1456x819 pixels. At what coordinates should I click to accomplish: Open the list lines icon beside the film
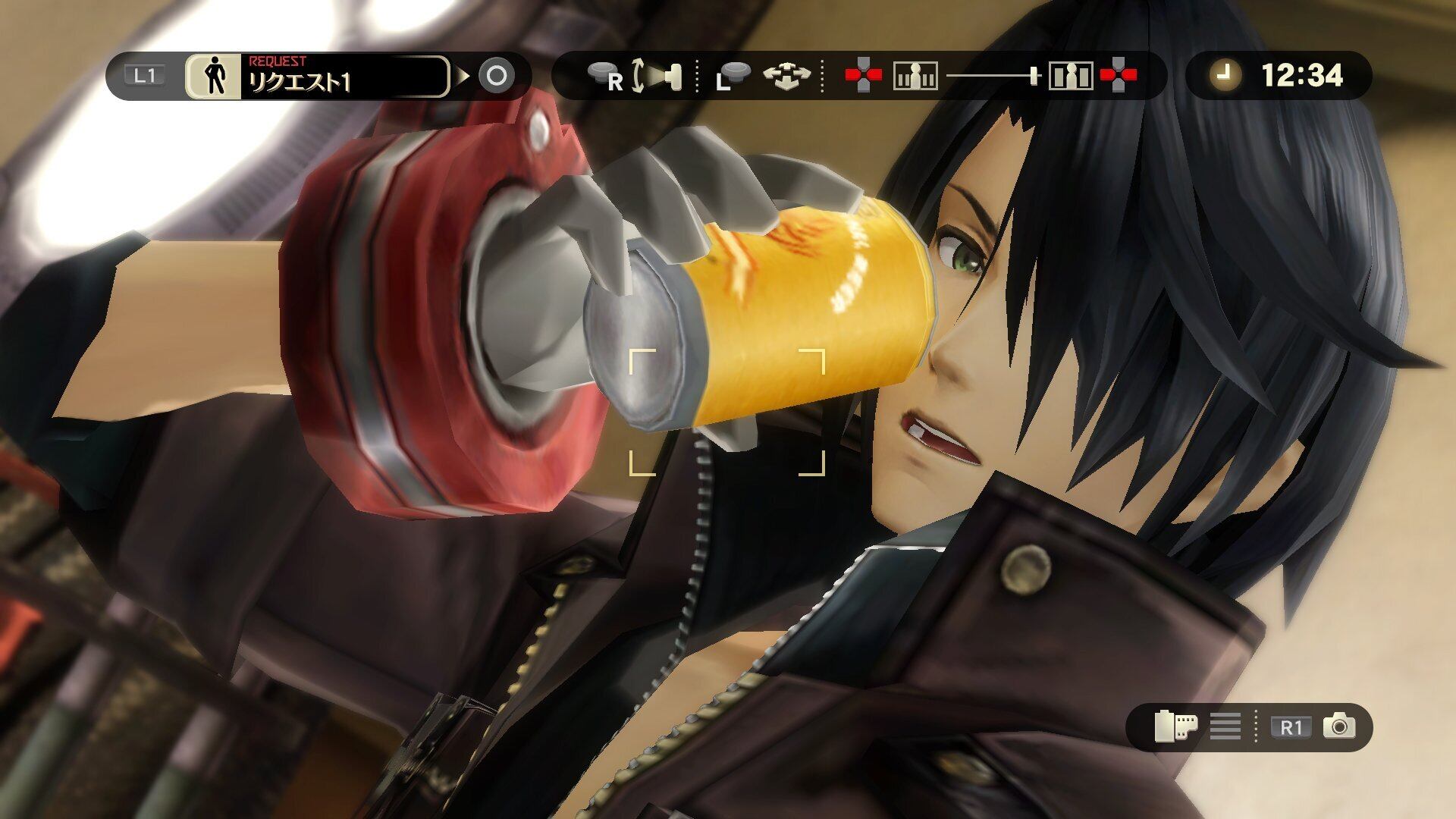pyautogui.click(x=1225, y=726)
